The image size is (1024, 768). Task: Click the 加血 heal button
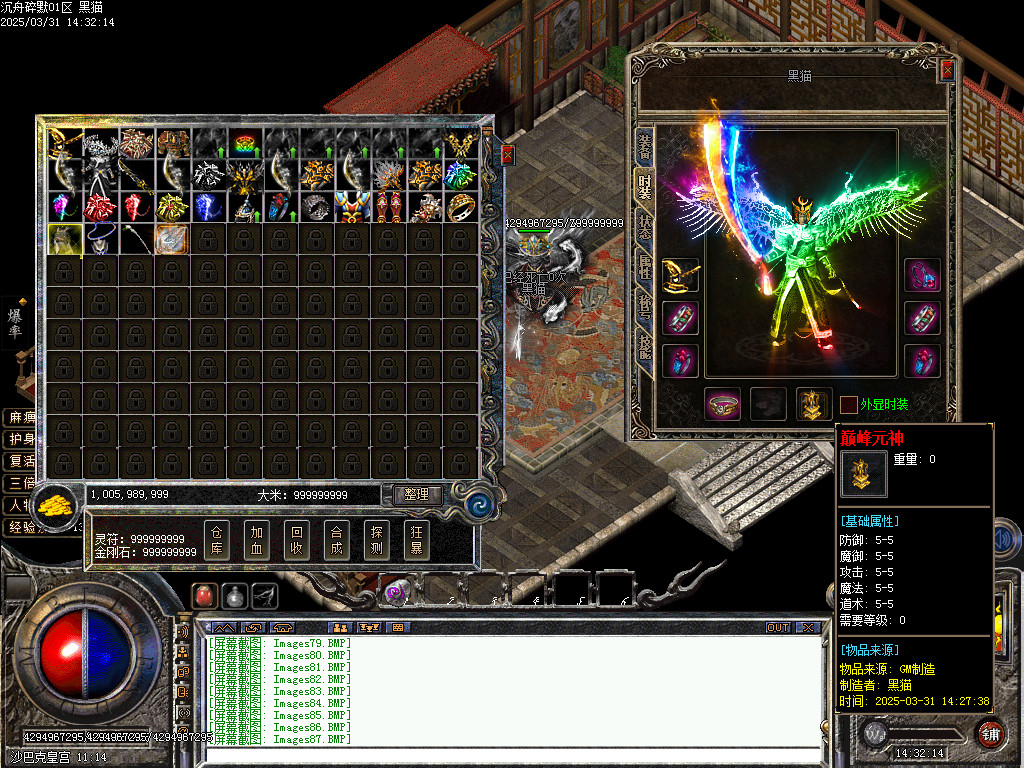coord(257,540)
